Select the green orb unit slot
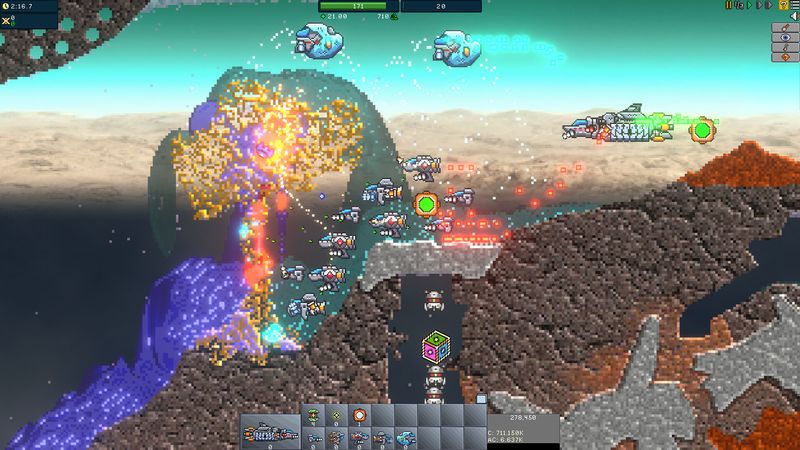Image resolution: width=800 pixels, height=450 pixels. click(313, 415)
